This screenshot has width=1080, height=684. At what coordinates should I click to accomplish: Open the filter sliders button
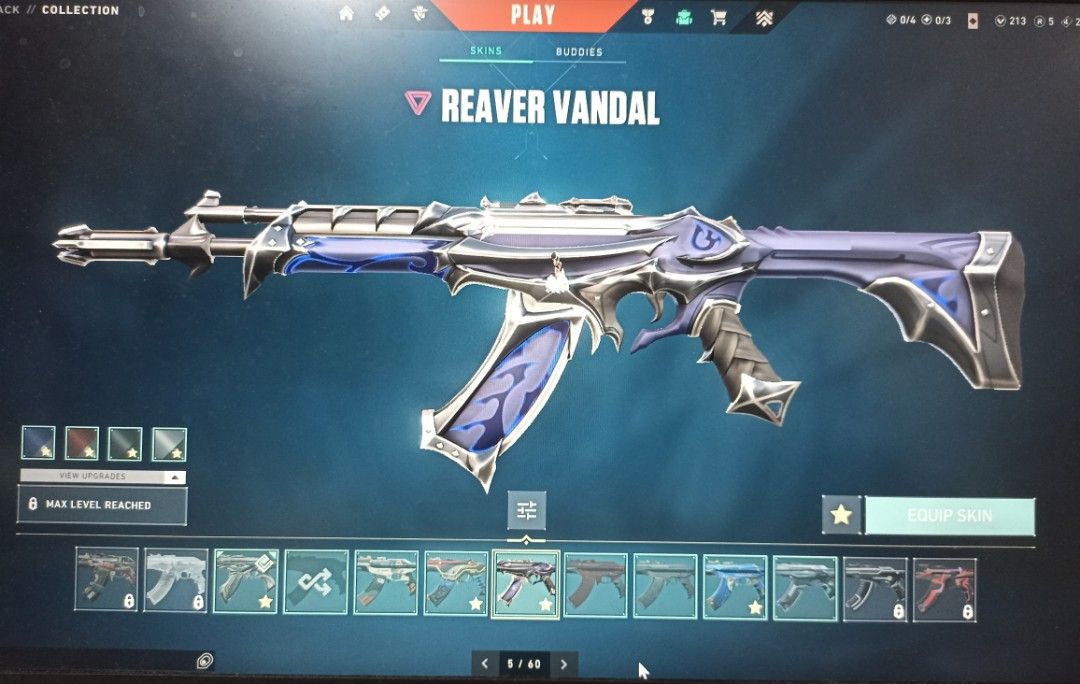coord(527,511)
